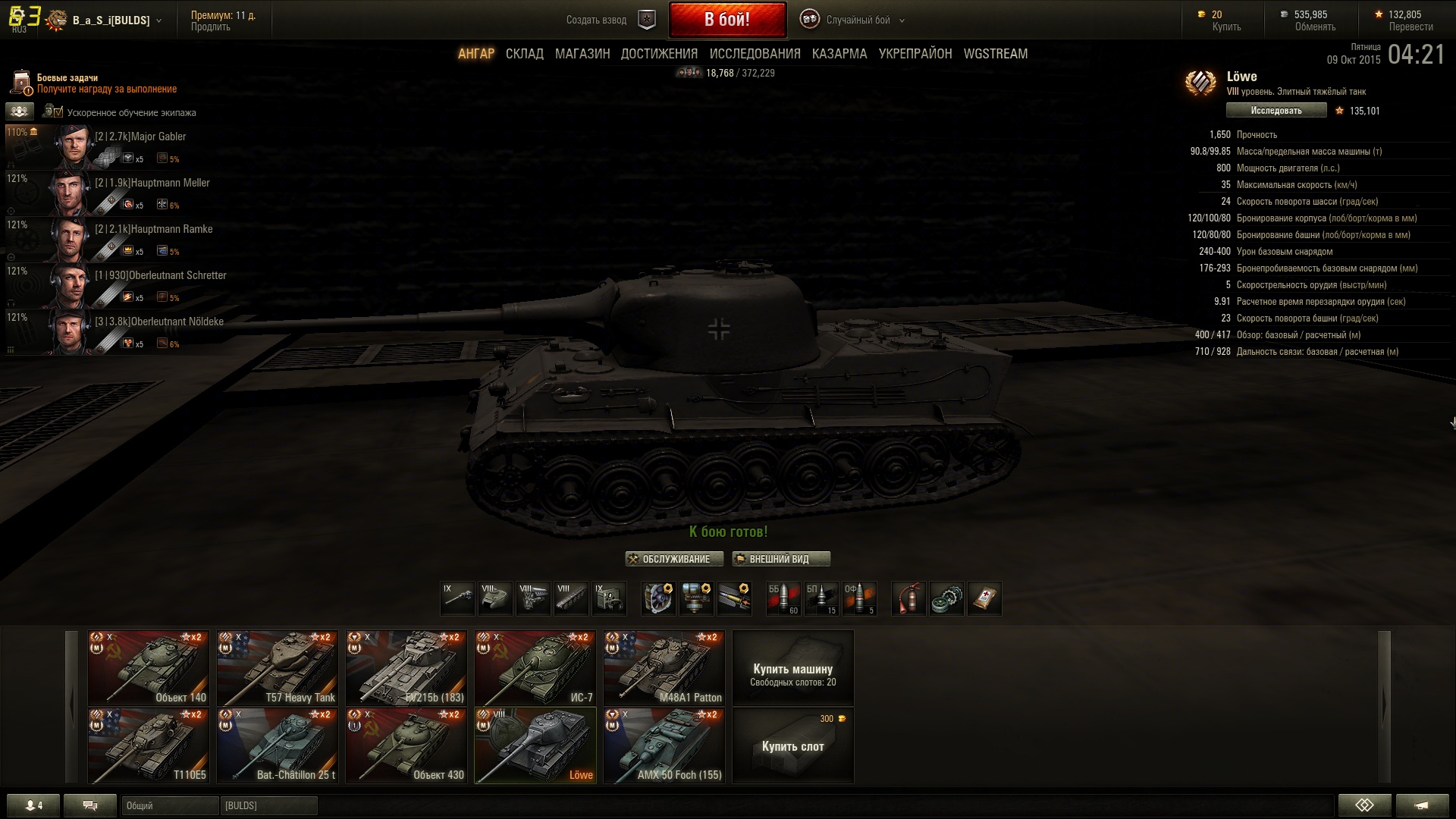Toggle Ускоренное обучение экипажа checkbox
Screen dimensions: 1456x819
(x=52, y=112)
